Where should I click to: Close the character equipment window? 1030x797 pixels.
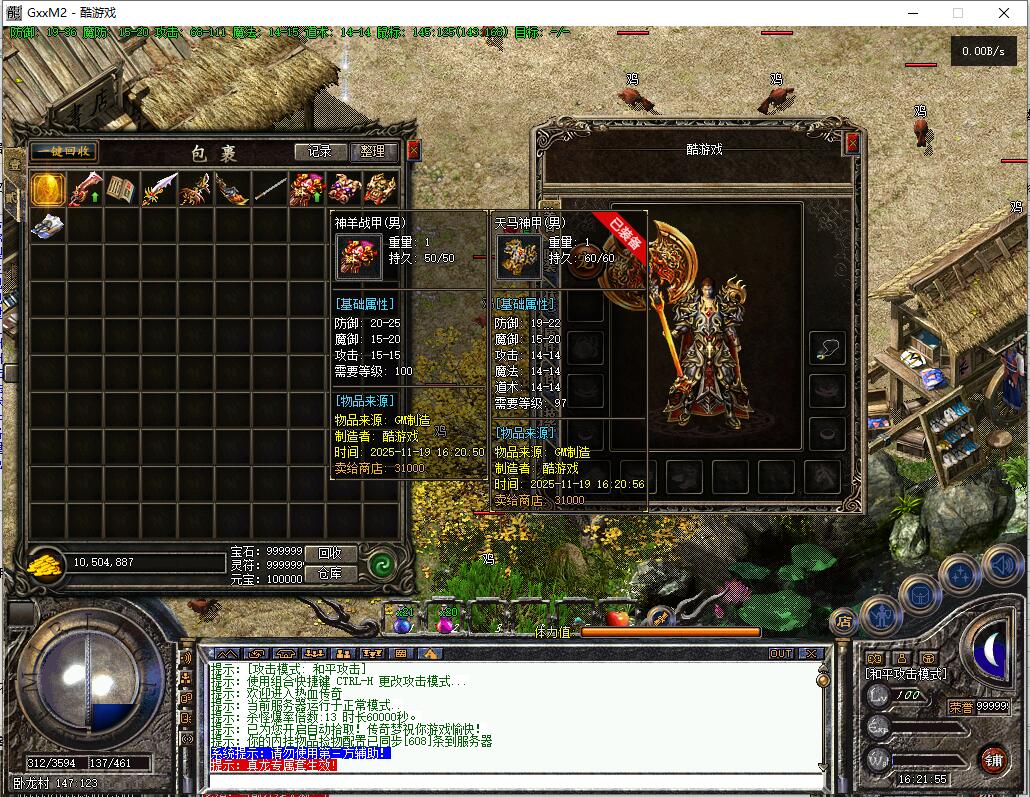click(x=852, y=143)
